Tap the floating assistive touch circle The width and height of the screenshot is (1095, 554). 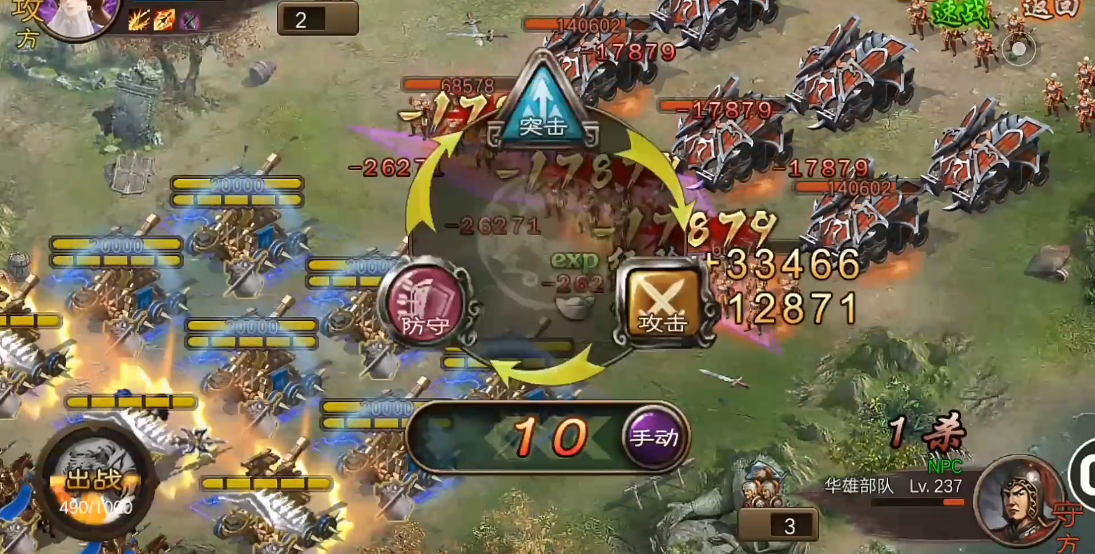pyautogui.click(x=1019, y=47)
